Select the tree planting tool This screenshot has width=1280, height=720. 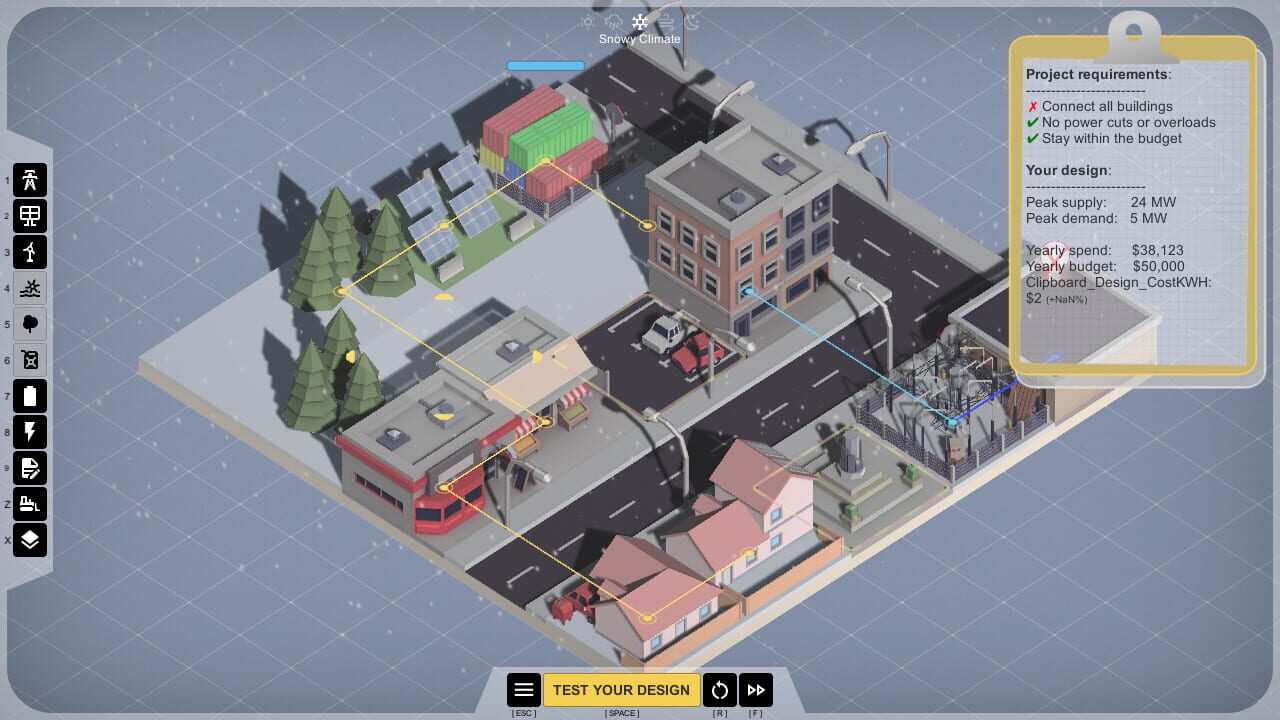click(30, 324)
